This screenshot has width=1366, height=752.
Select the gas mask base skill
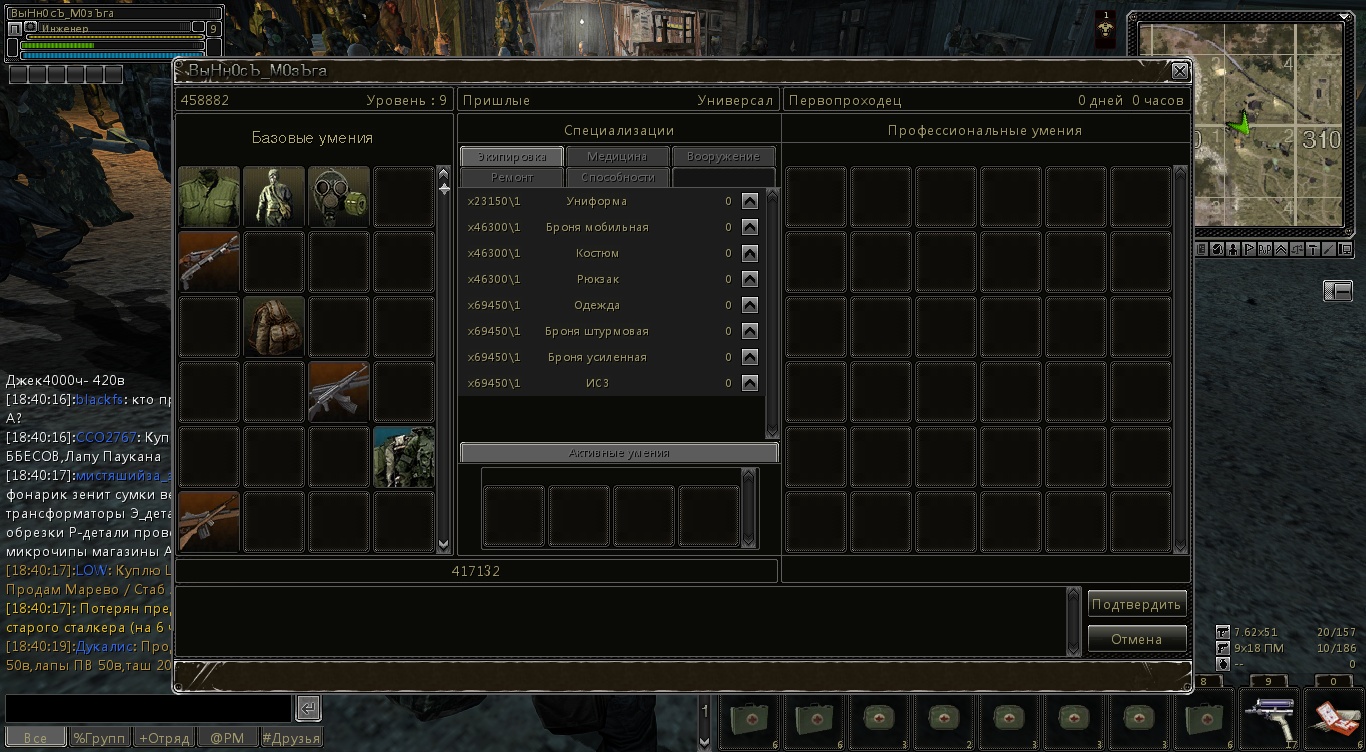click(x=339, y=197)
